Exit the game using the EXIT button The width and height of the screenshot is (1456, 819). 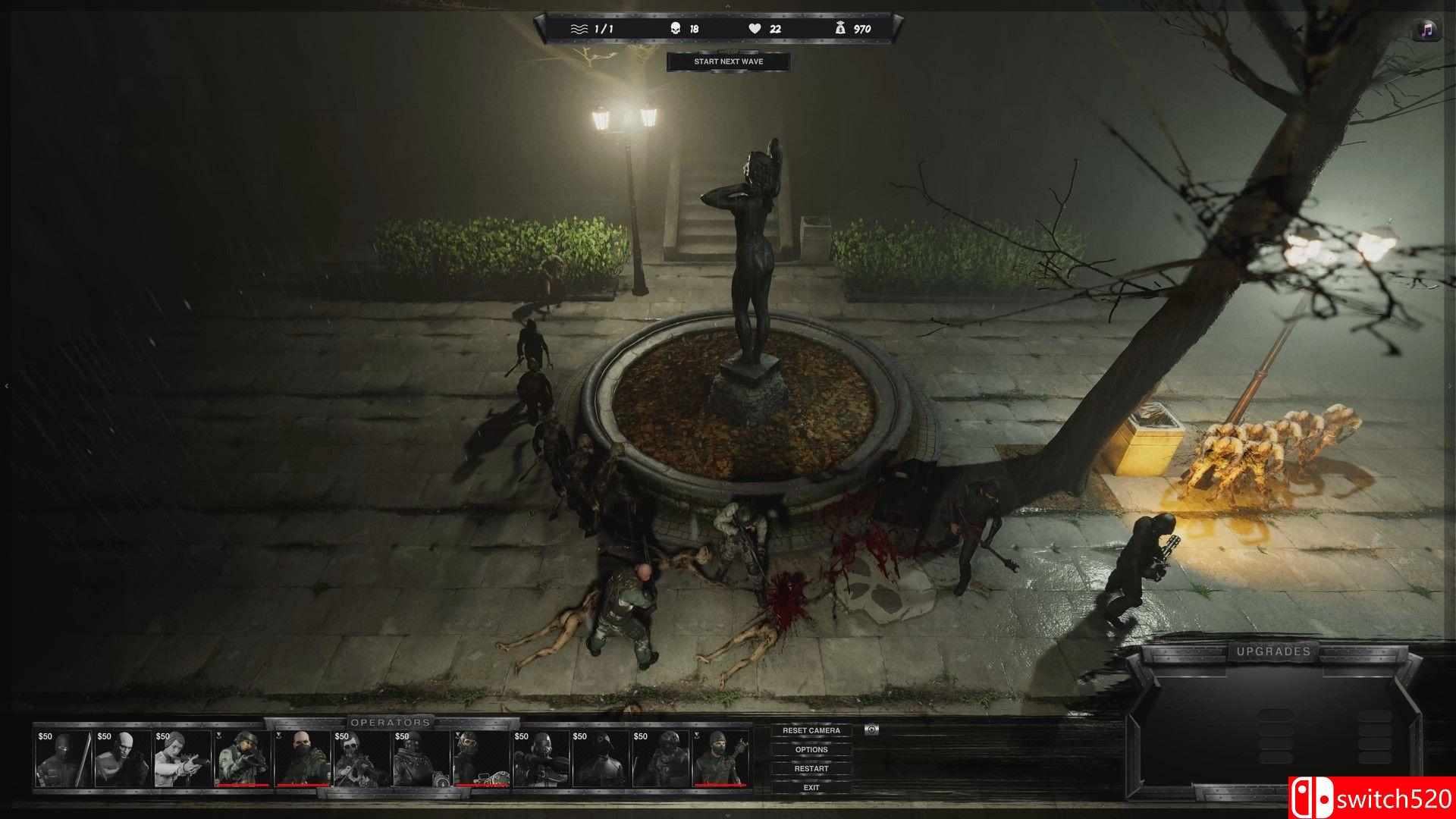813,787
